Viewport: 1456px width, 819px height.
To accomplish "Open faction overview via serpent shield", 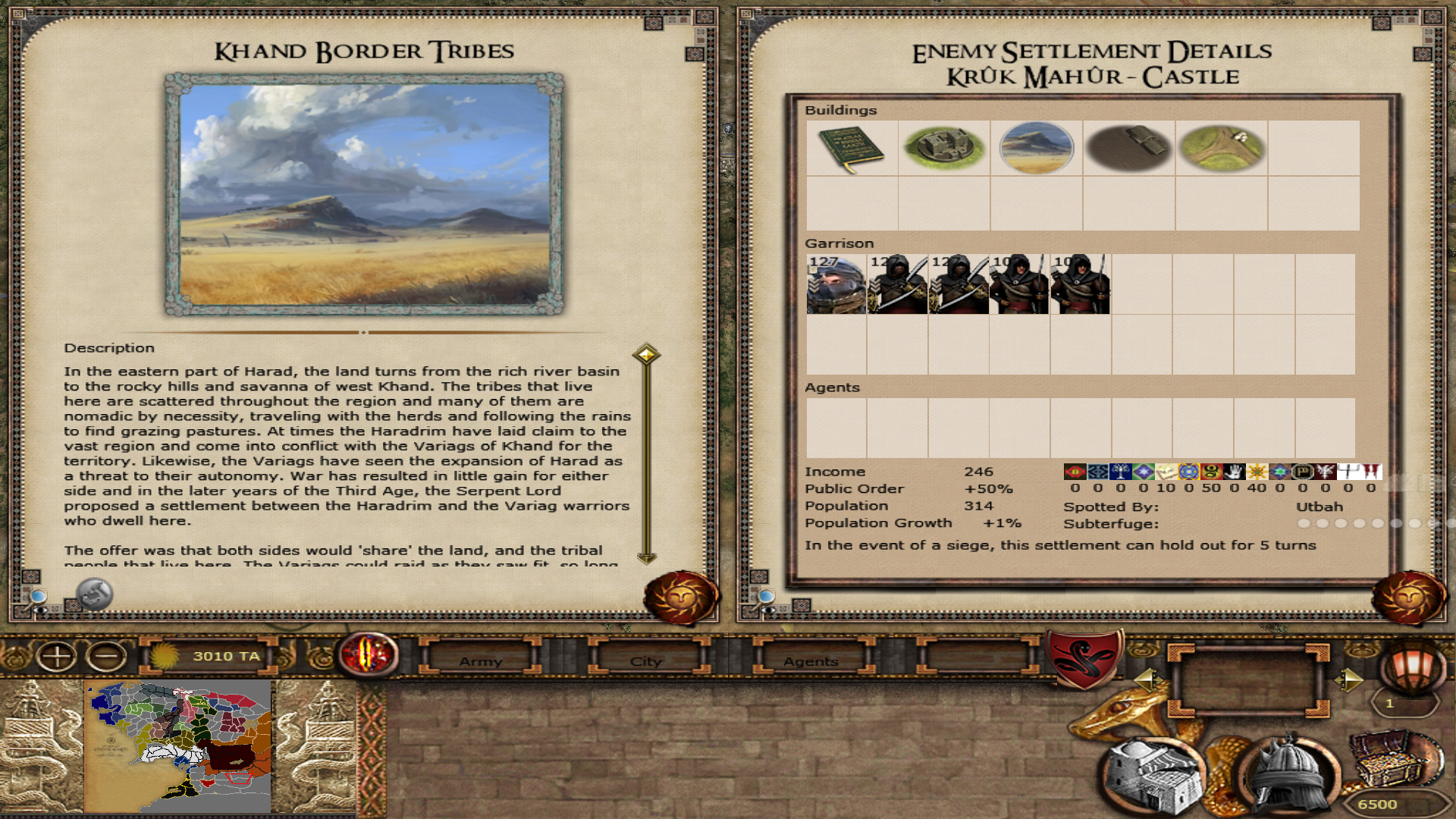I will [x=1084, y=657].
